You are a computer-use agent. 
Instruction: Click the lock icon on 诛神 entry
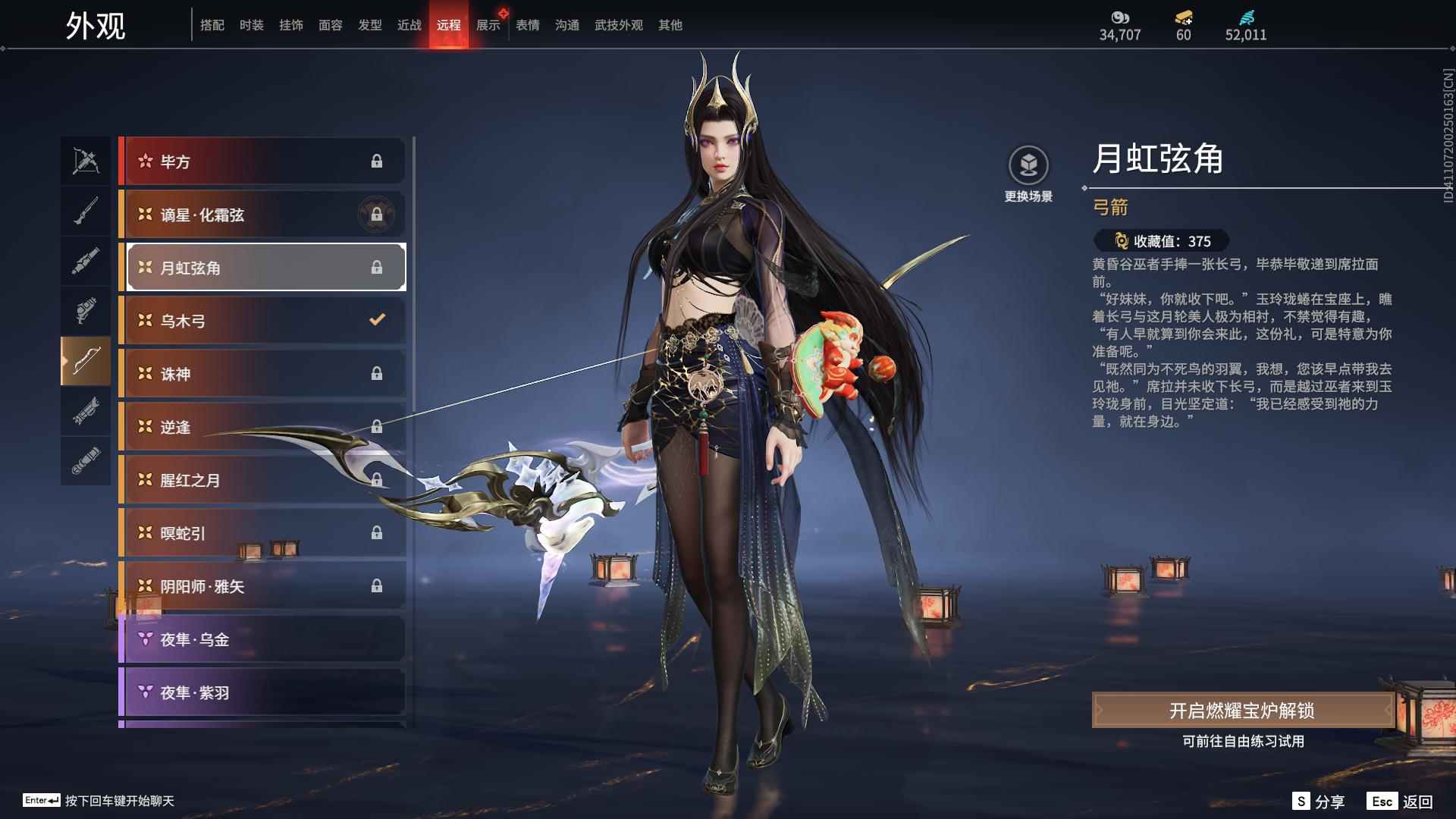click(377, 374)
